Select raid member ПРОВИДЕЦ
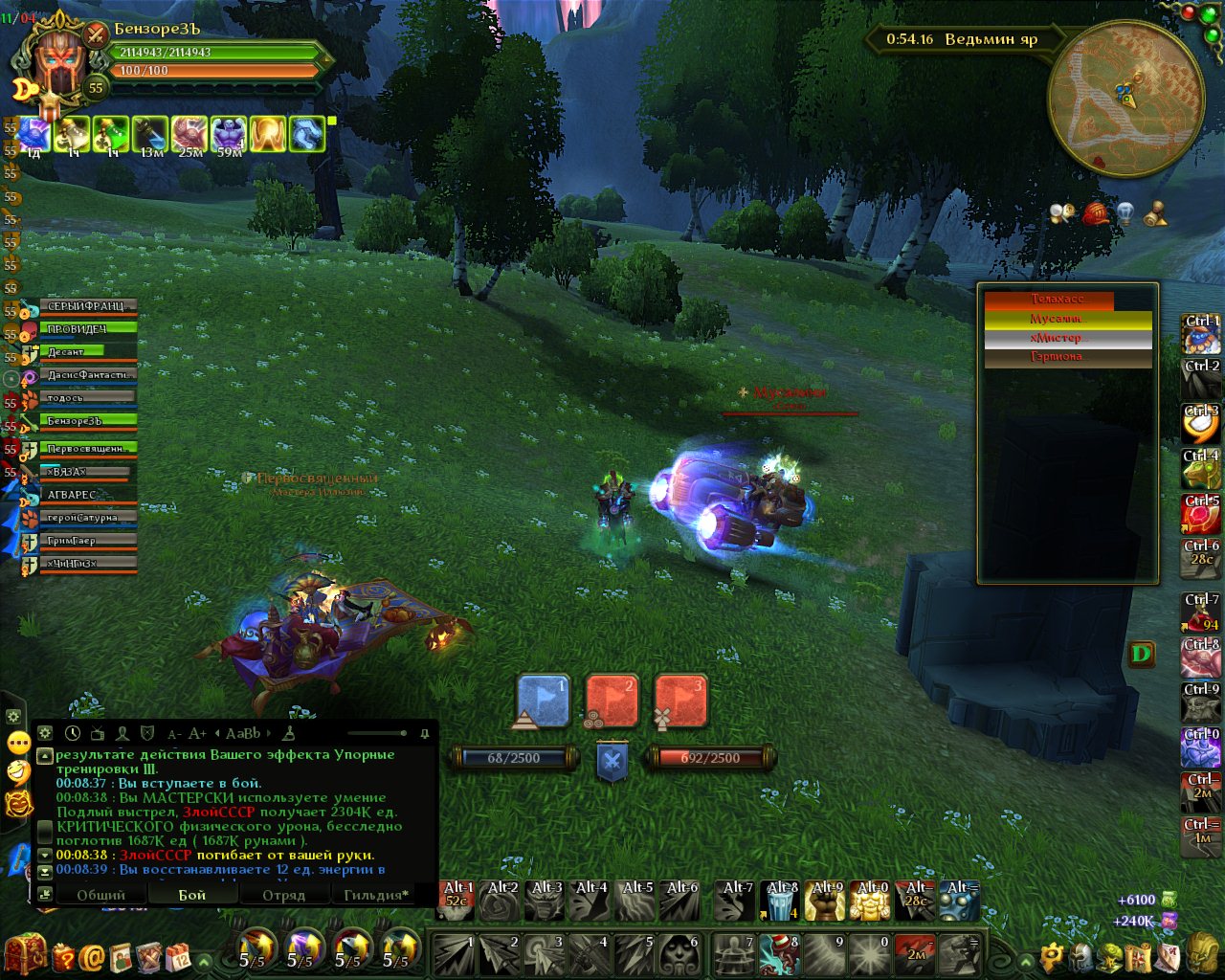The width and height of the screenshot is (1225, 980). tap(88, 329)
